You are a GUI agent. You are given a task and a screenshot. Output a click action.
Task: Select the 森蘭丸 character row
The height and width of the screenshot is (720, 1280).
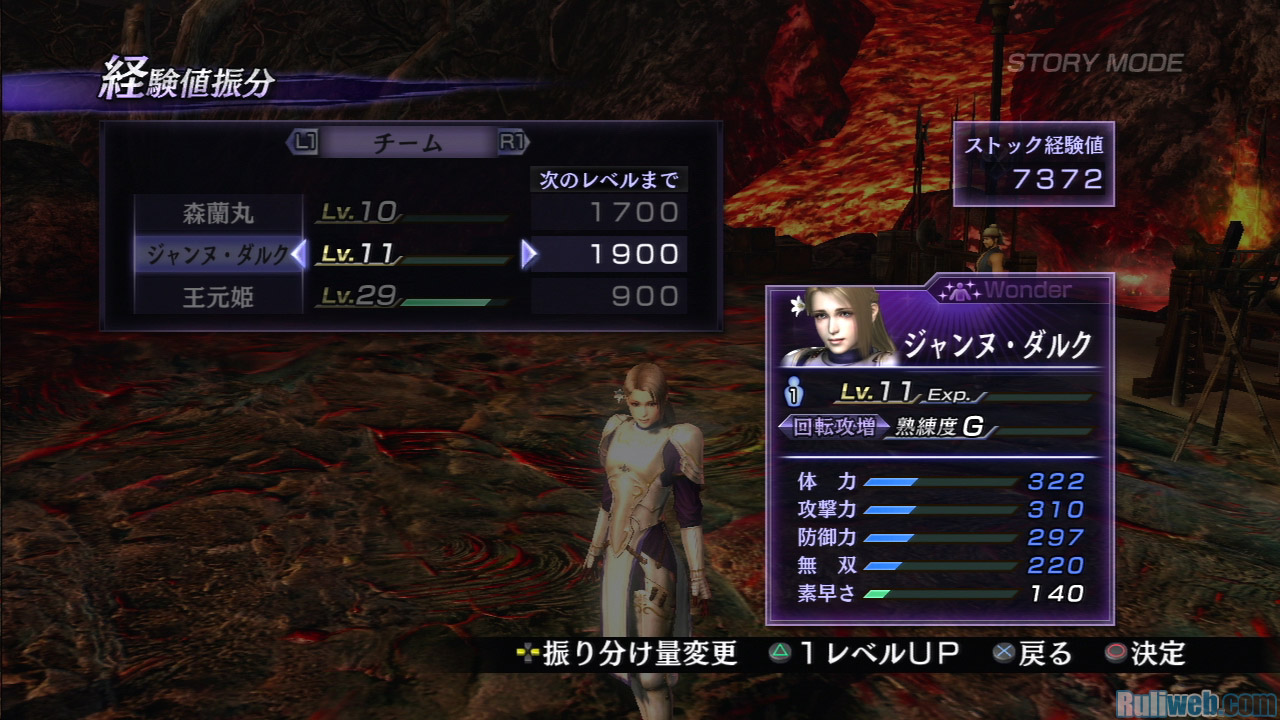[218, 213]
